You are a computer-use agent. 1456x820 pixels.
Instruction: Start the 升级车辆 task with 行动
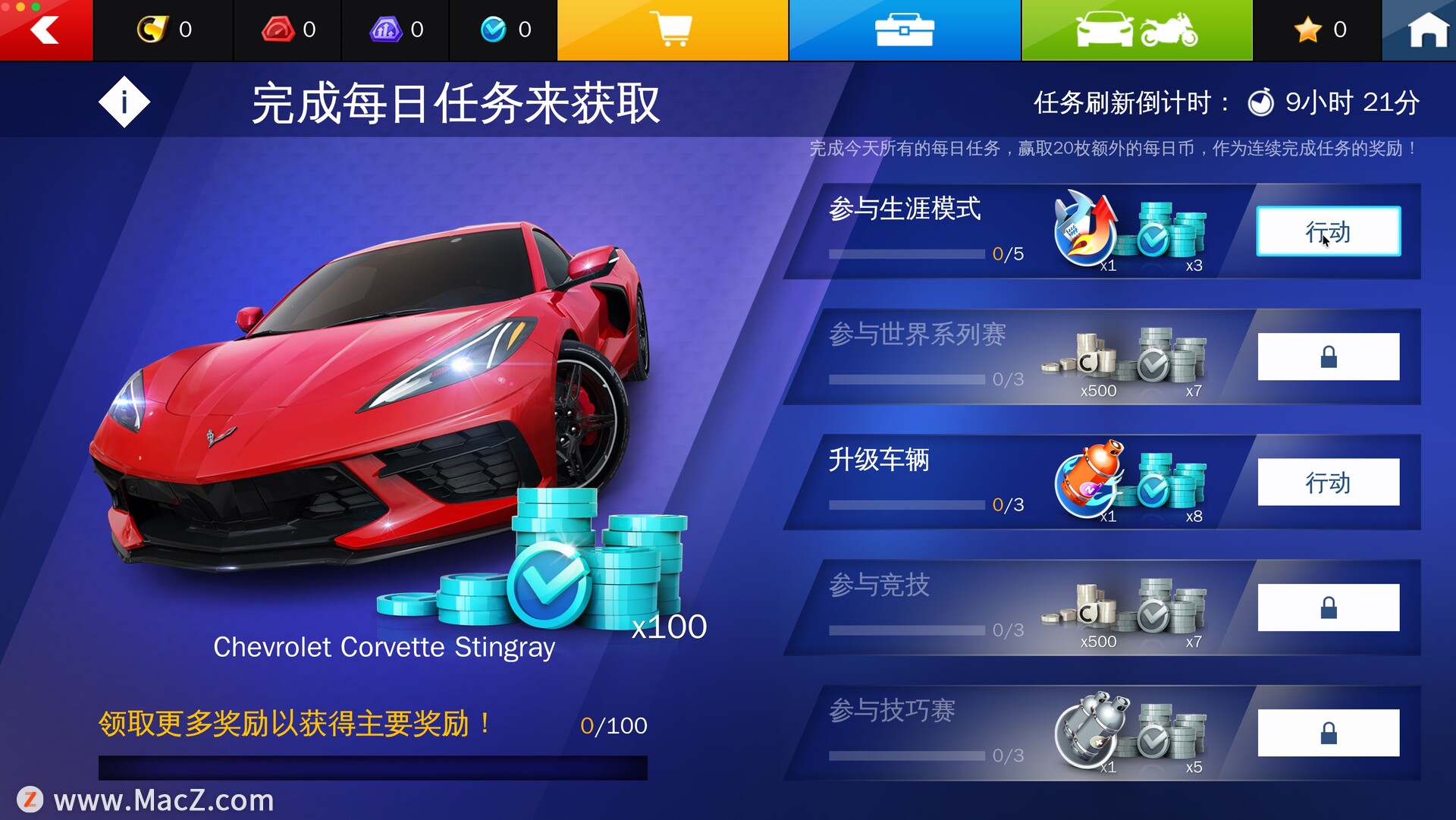tap(1328, 482)
